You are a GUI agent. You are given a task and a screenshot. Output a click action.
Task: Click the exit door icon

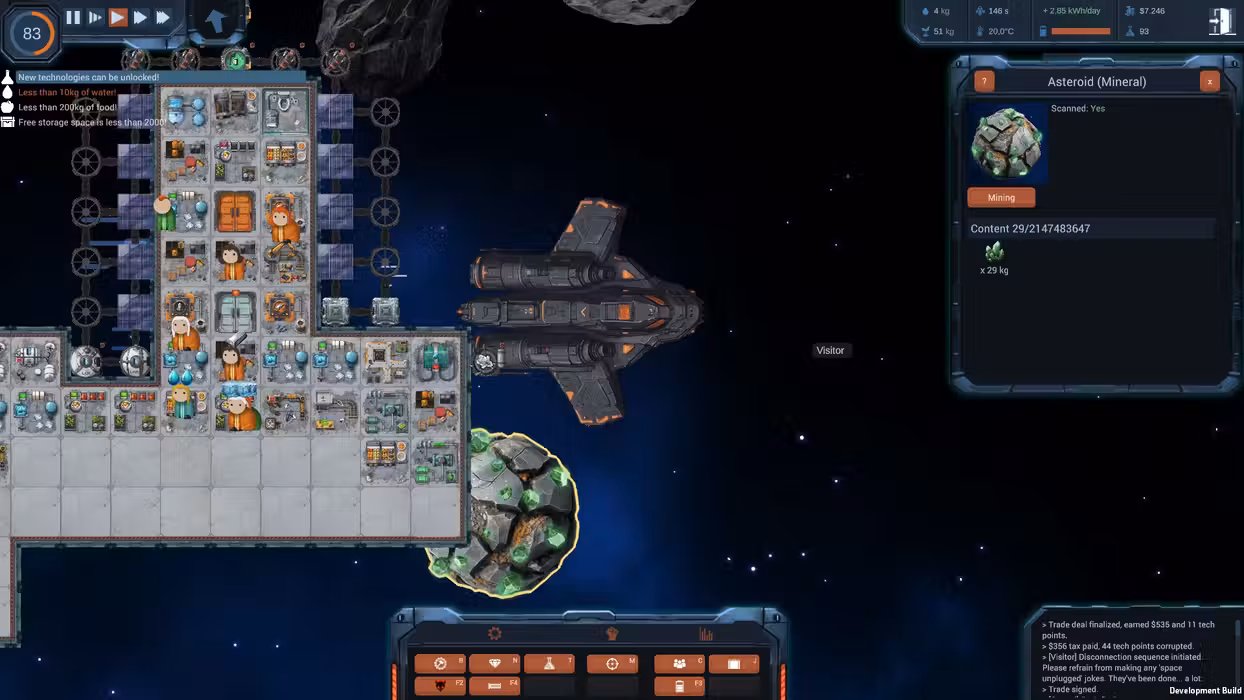coord(1221,22)
